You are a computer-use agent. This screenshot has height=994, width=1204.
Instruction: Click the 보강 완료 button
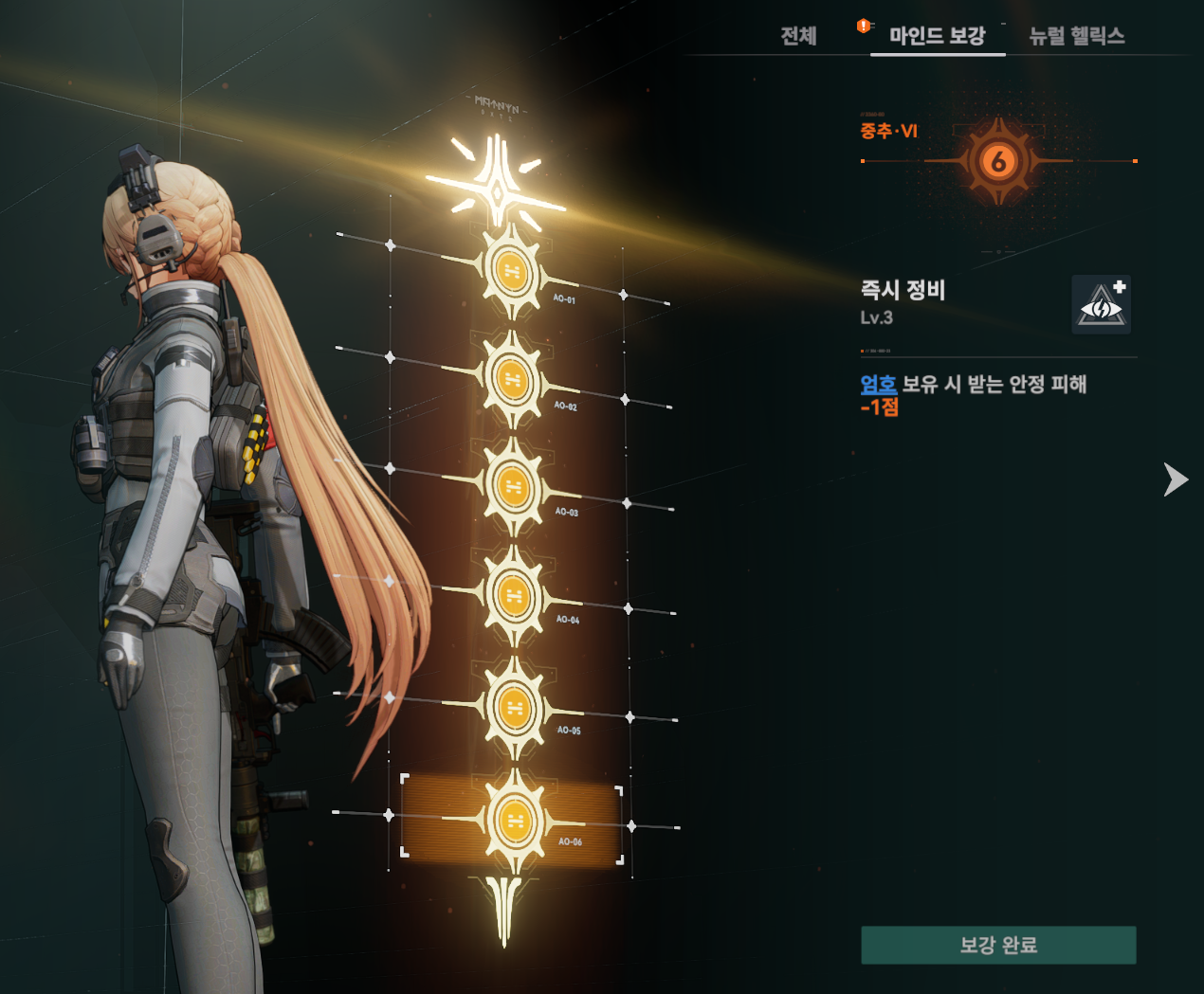998,945
